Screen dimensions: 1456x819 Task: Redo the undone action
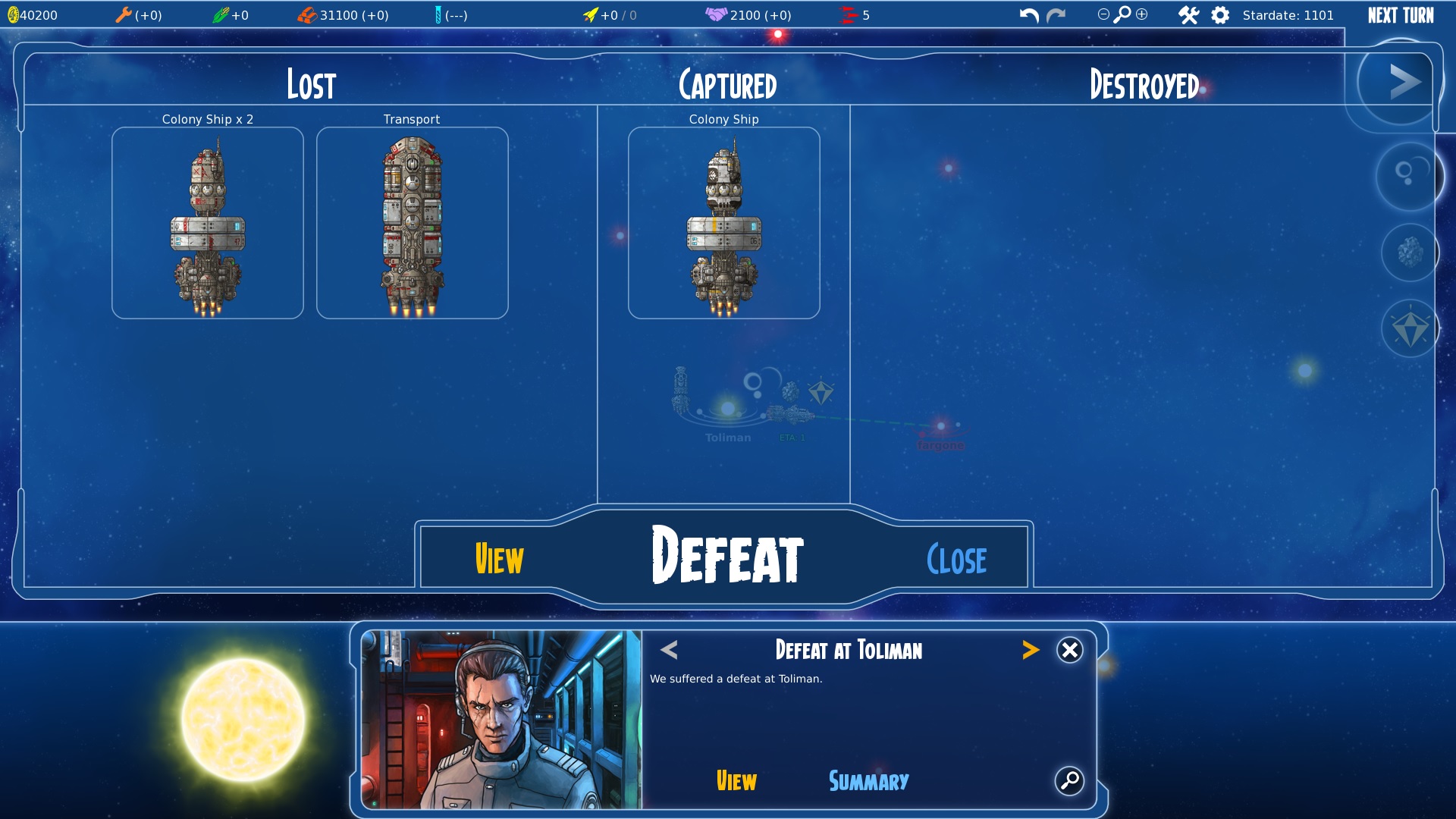1056,15
